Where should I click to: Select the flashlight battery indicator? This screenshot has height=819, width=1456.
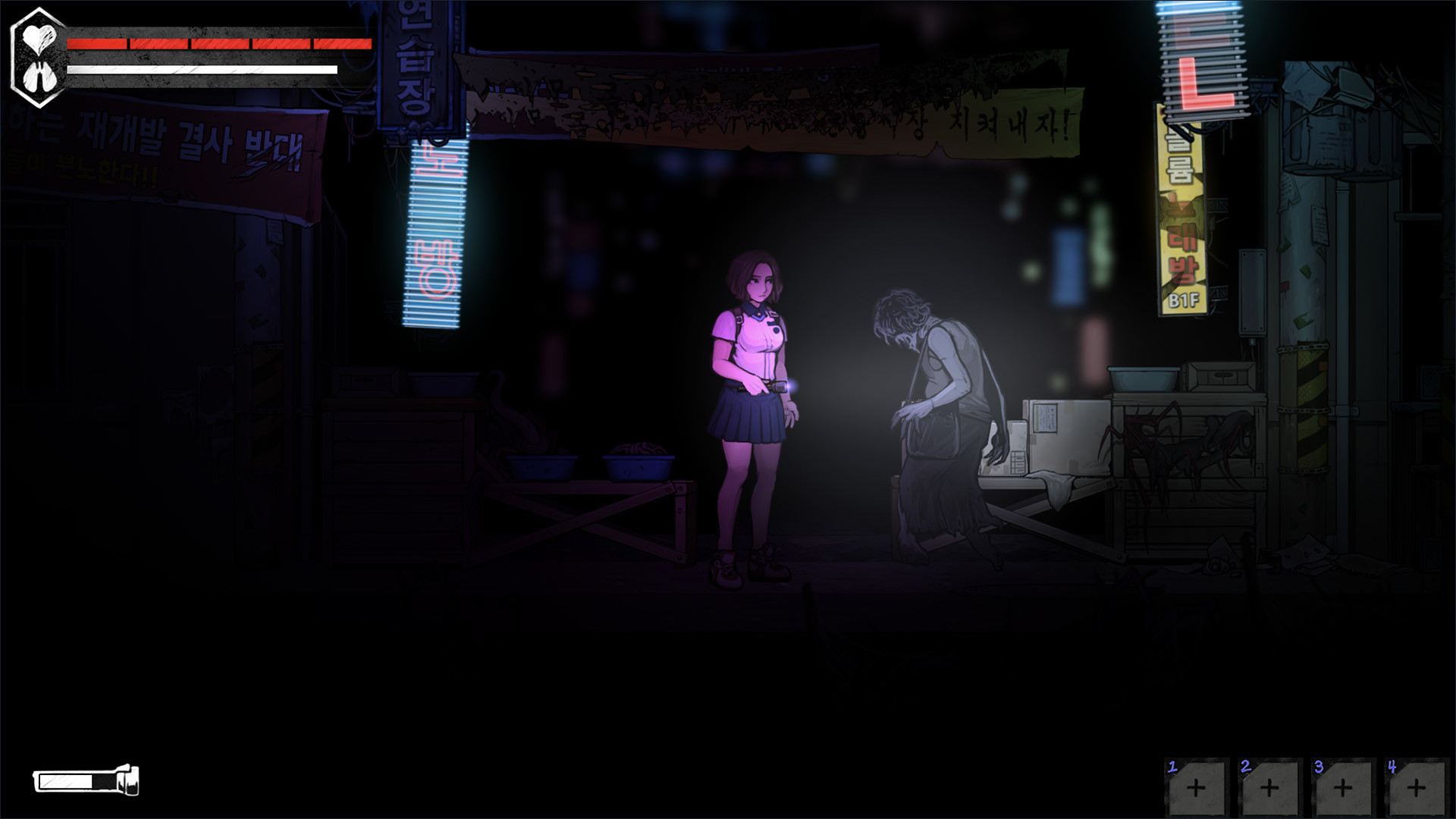[x=83, y=780]
